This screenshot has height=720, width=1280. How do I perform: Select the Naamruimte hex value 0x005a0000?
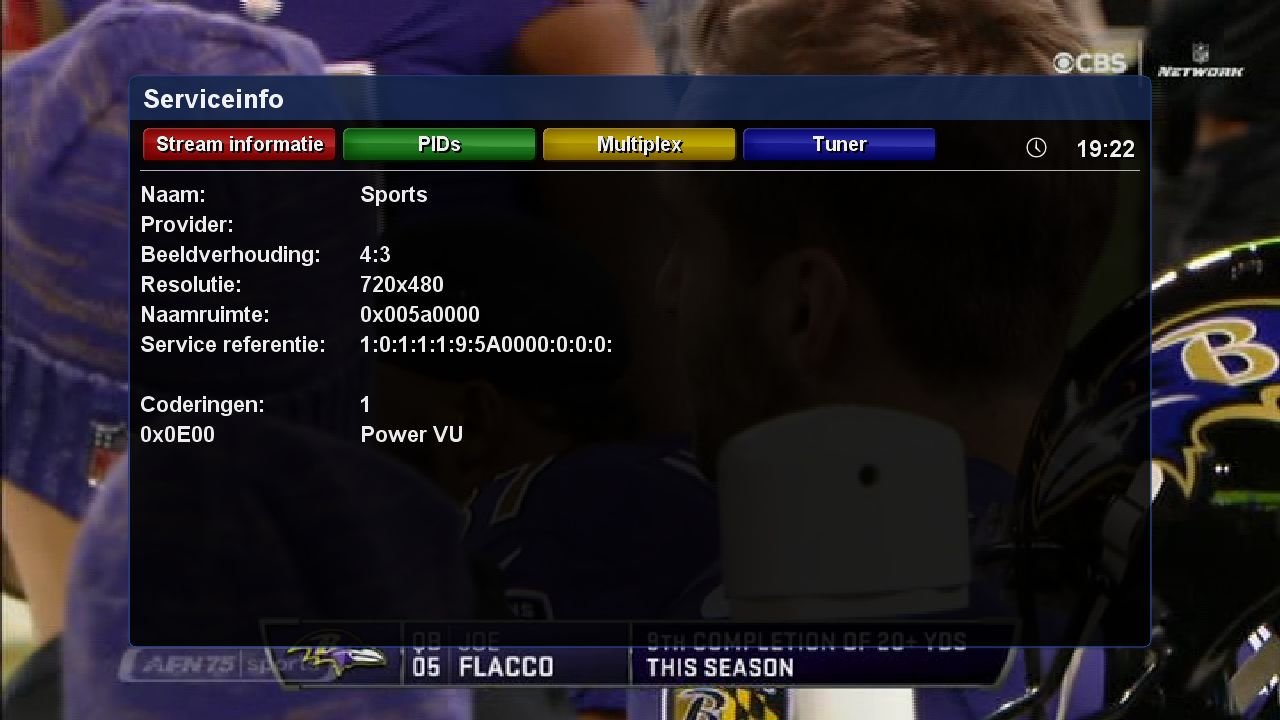click(x=420, y=314)
